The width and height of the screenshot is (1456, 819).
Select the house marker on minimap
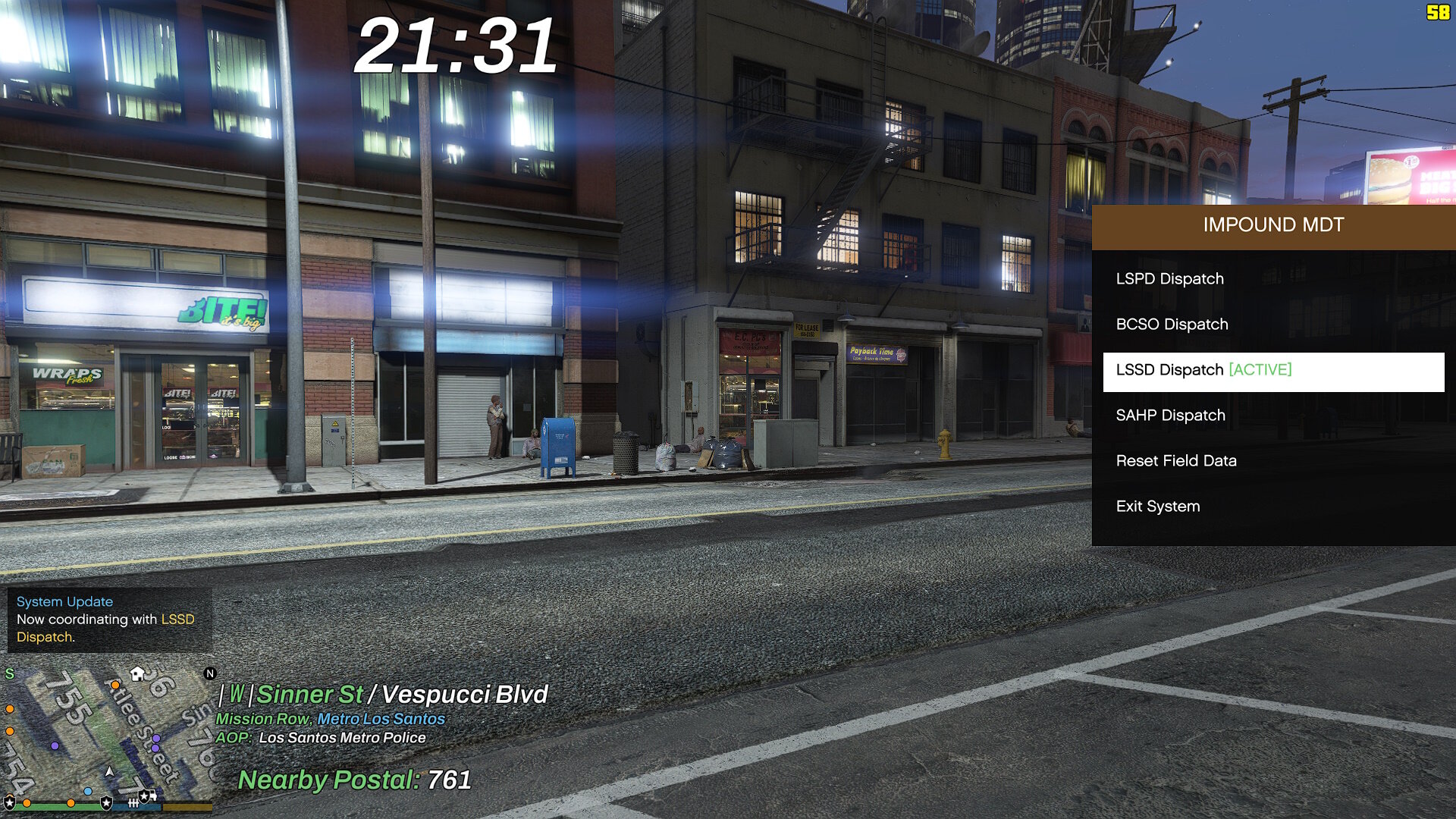click(137, 673)
